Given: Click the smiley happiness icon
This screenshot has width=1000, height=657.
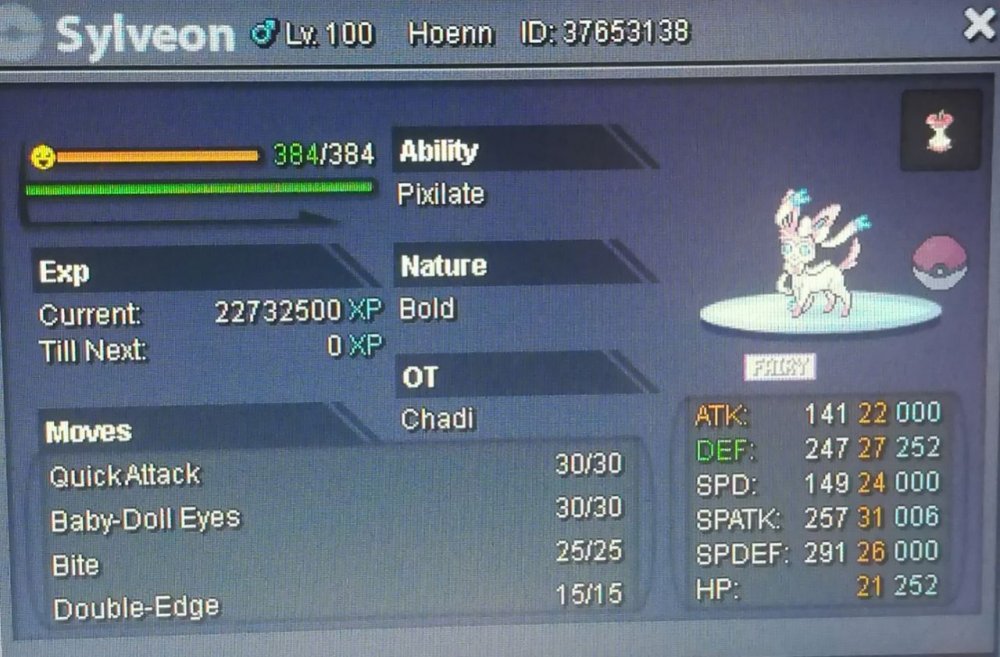Looking at the screenshot, I should pos(42,156).
